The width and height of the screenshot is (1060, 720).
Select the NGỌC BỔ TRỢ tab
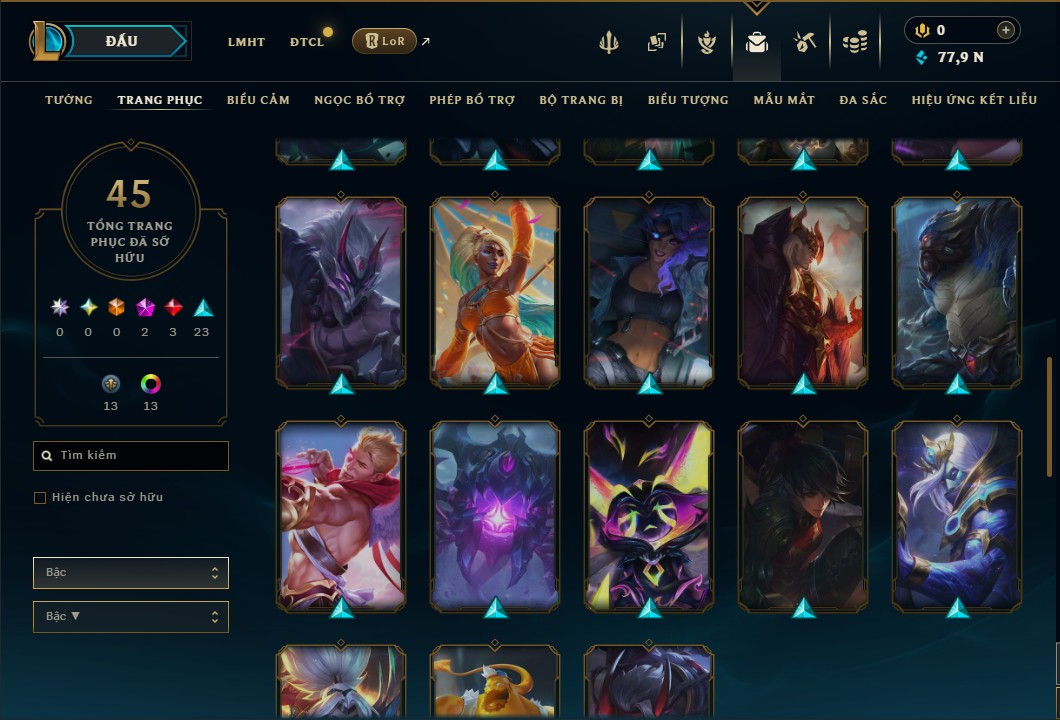click(359, 100)
